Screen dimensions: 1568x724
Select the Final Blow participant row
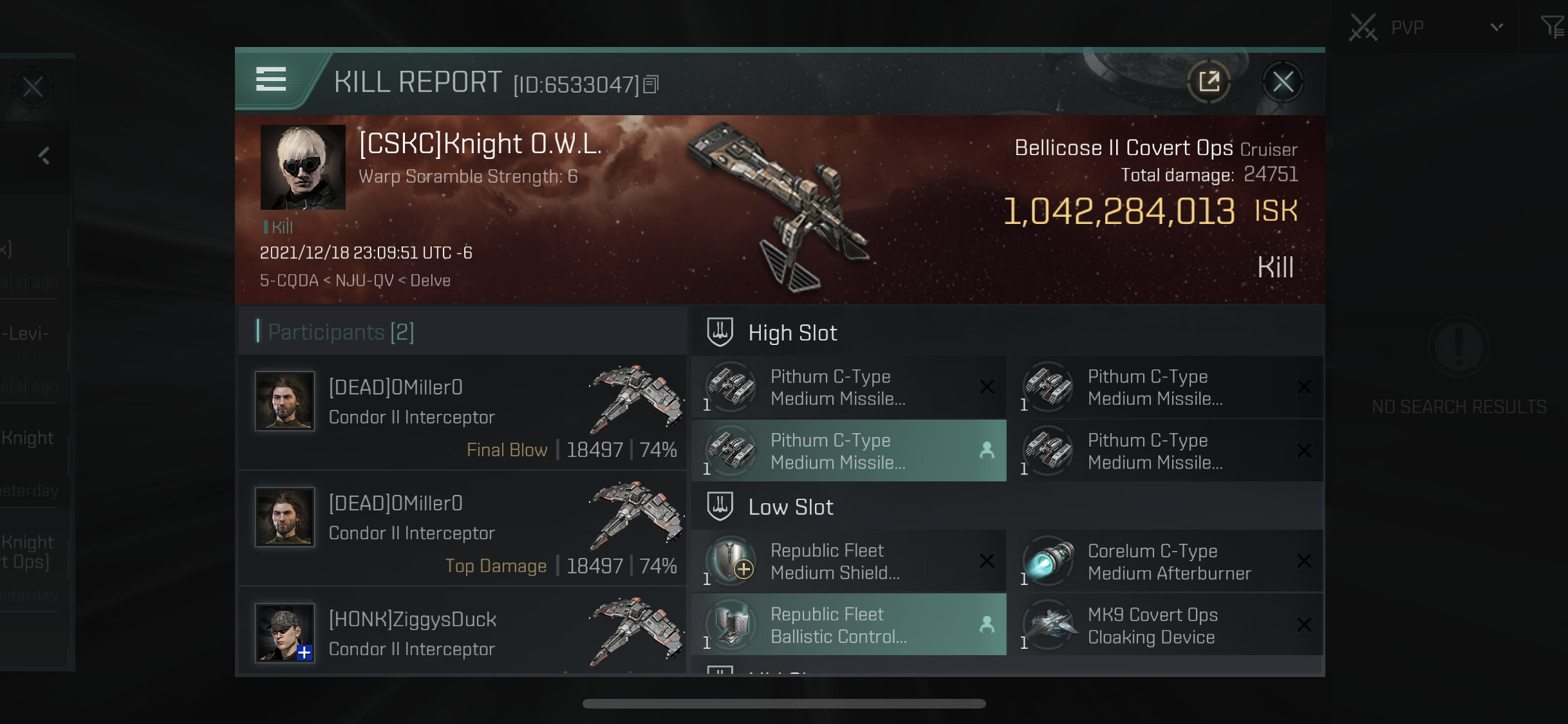click(462, 413)
